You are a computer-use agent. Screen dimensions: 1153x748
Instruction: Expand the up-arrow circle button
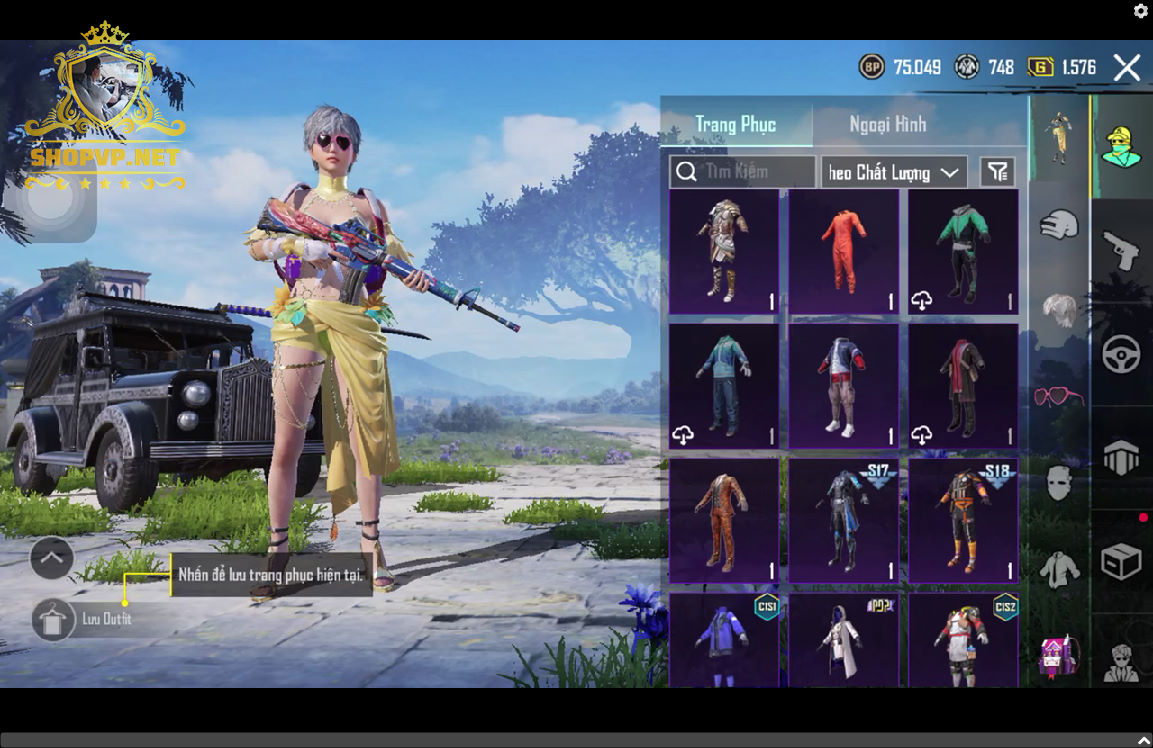coord(52,558)
